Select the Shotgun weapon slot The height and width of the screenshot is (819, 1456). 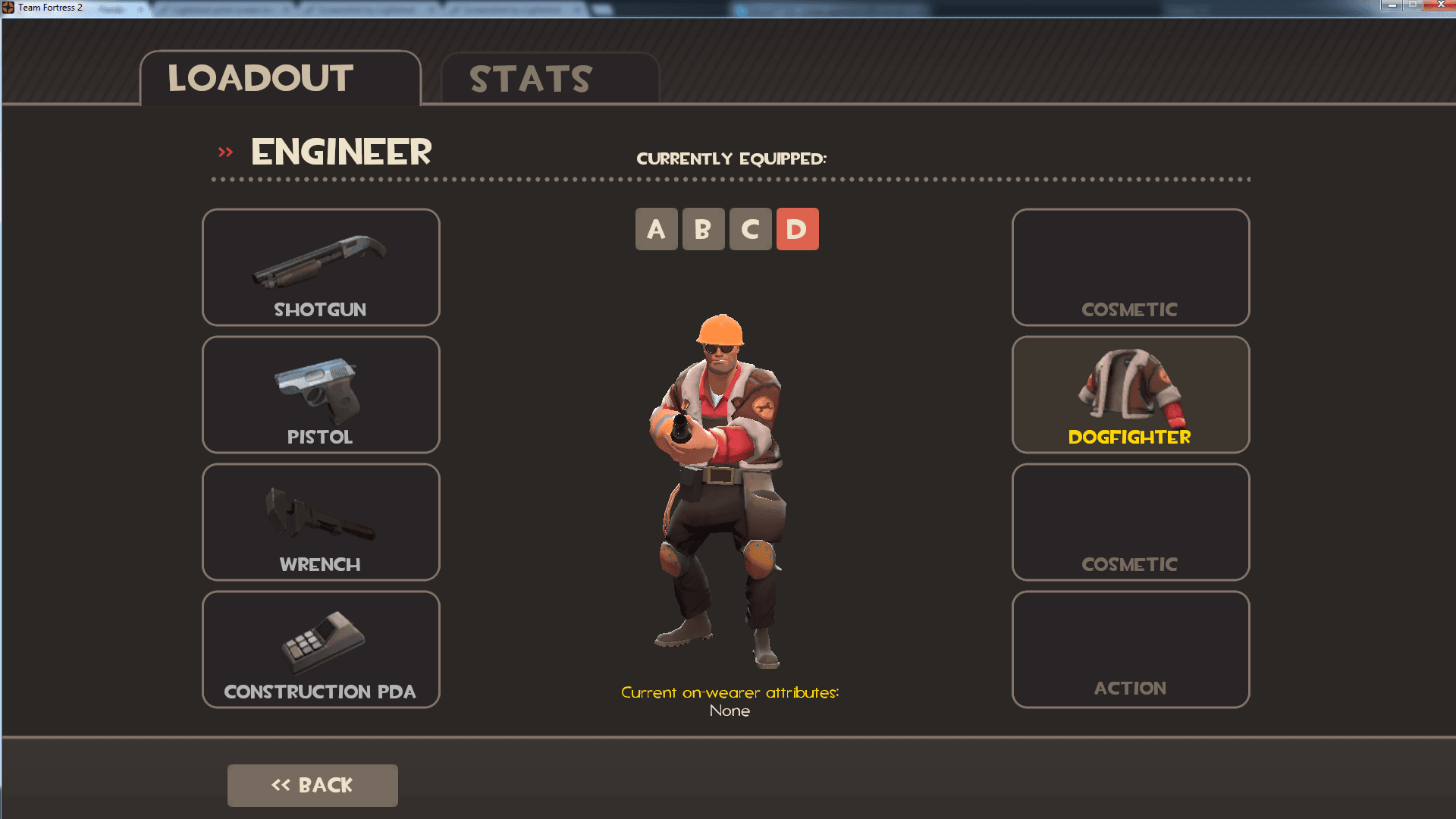(x=320, y=267)
